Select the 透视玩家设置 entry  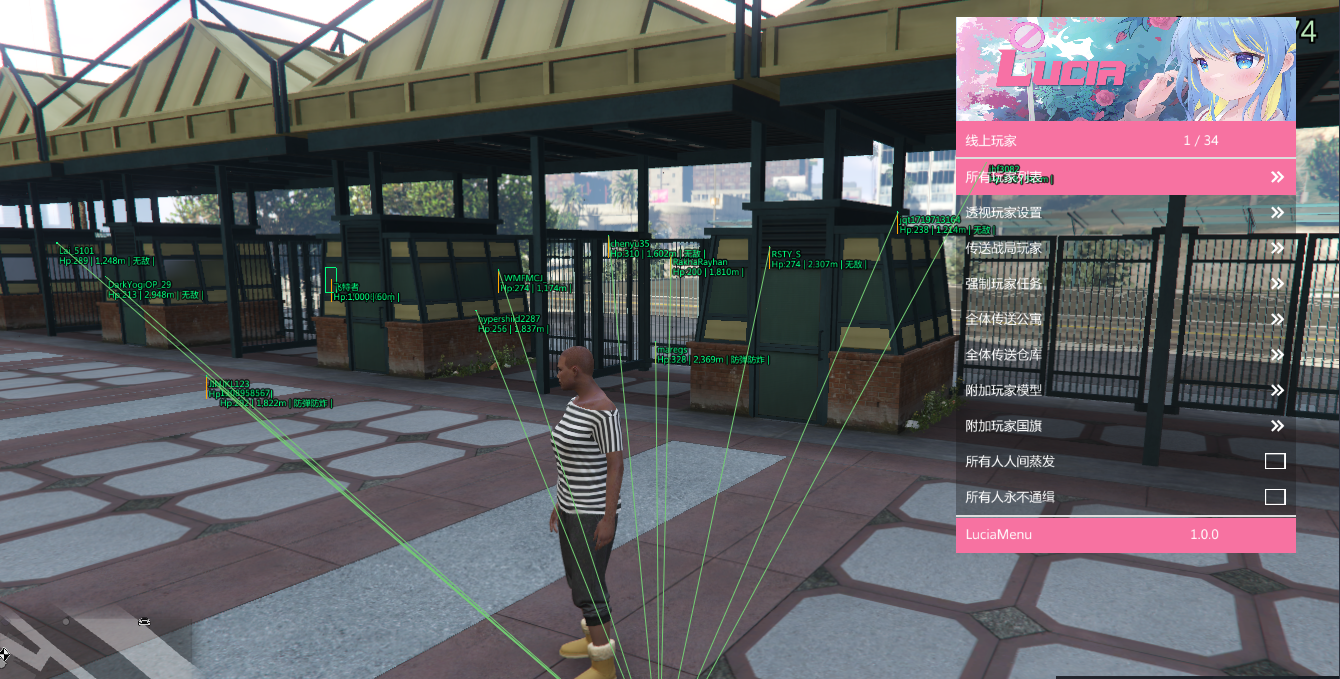pyautogui.click(x=1125, y=213)
